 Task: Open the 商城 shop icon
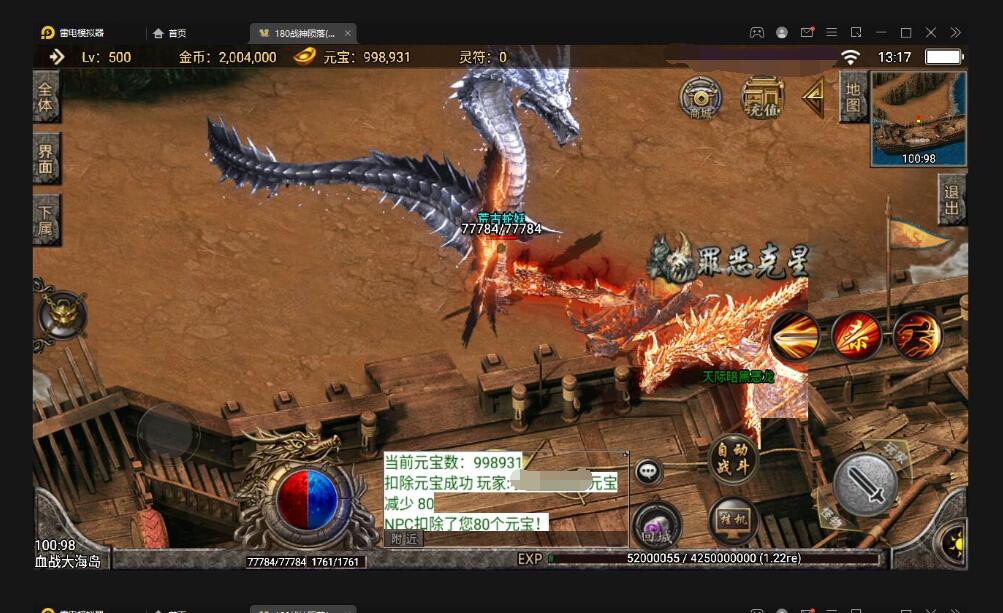point(700,97)
